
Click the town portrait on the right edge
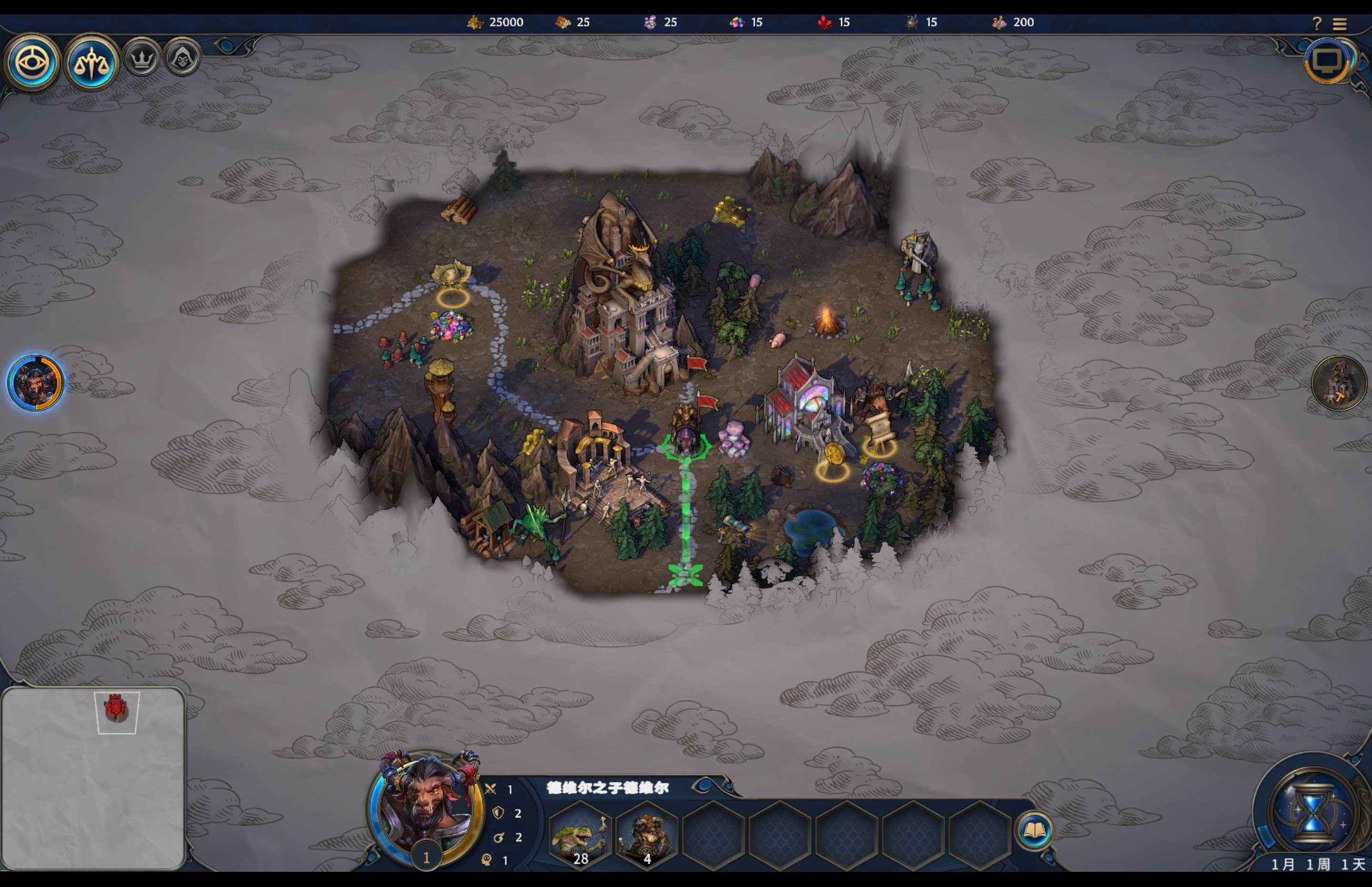click(x=1341, y=383)
